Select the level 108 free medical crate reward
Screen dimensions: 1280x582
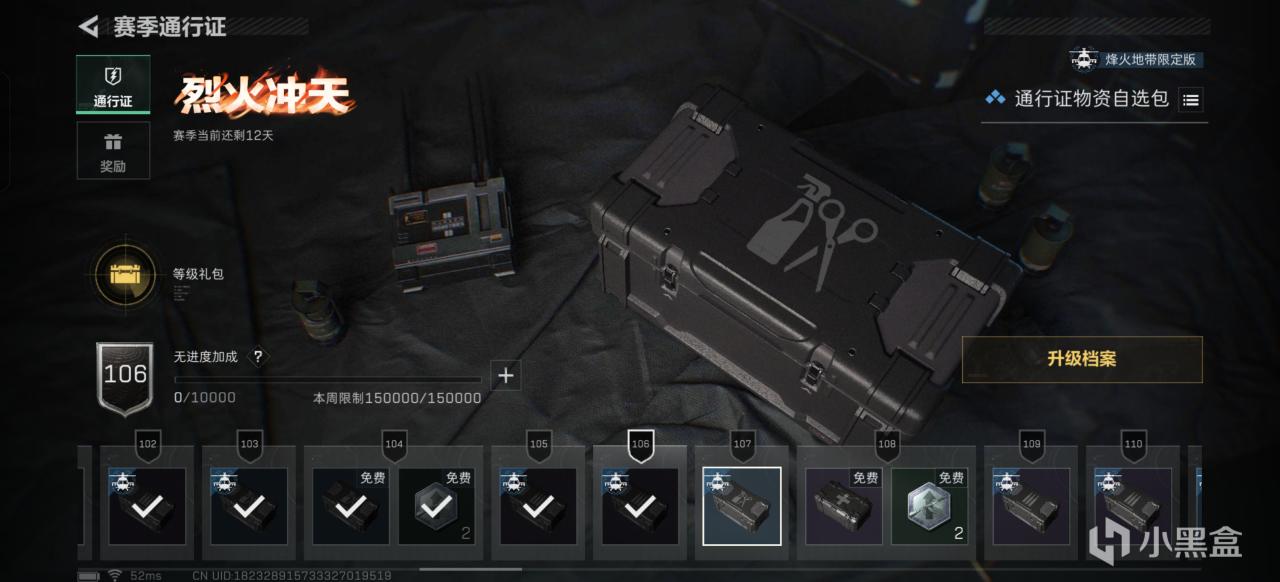pos(844,506)
